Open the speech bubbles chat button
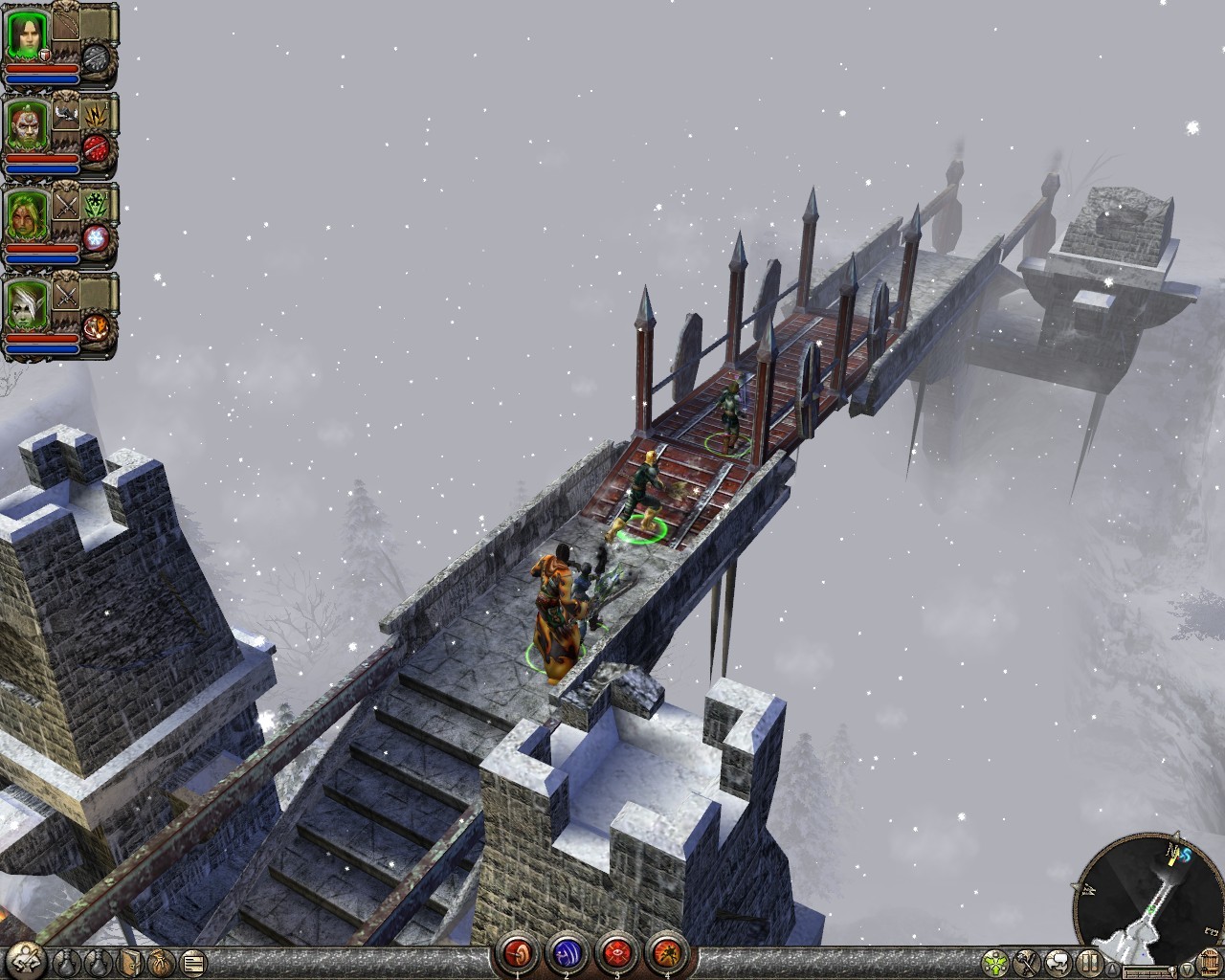 (1058, 961)
